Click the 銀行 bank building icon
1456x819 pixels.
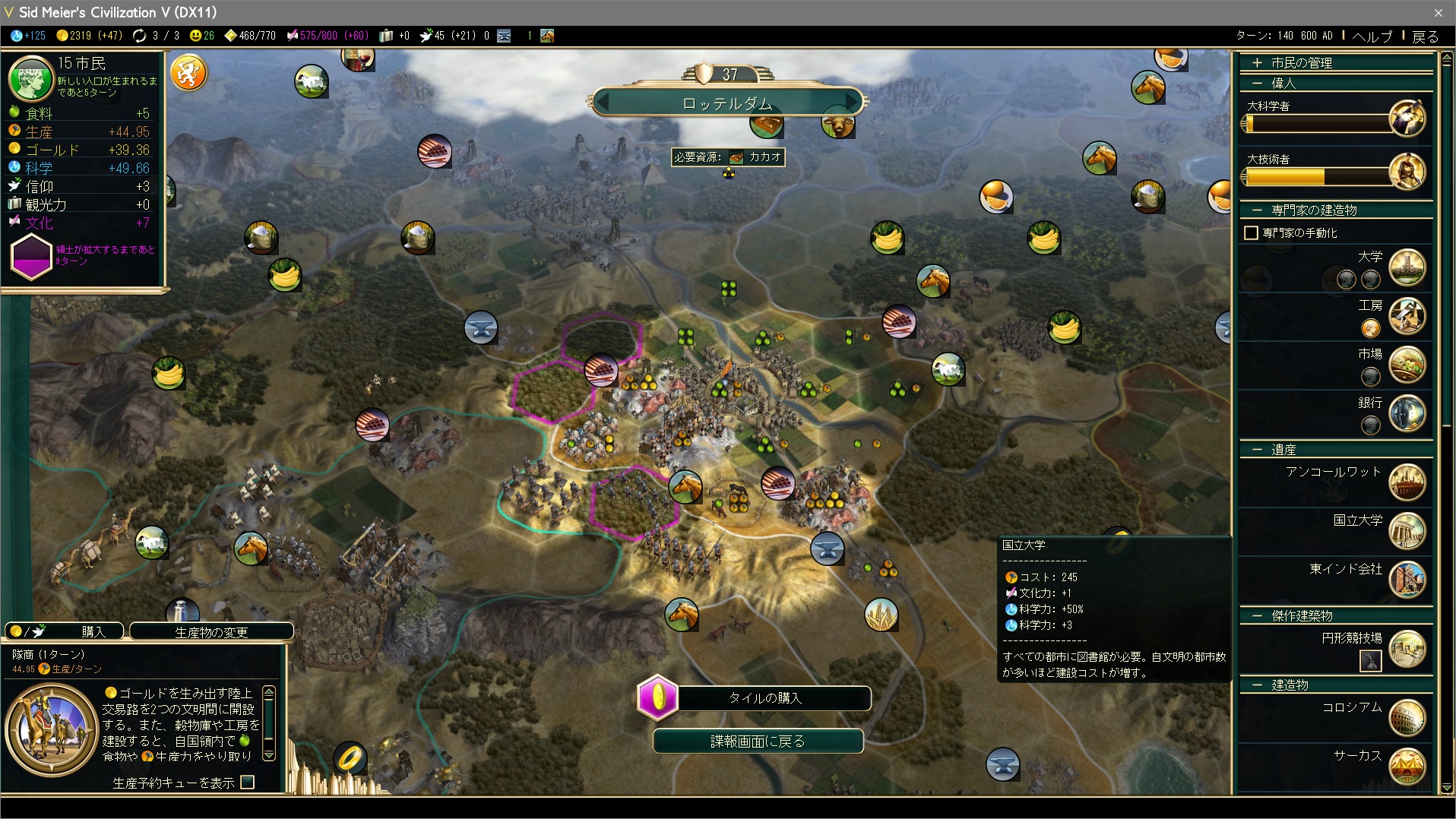(1407, 413)
